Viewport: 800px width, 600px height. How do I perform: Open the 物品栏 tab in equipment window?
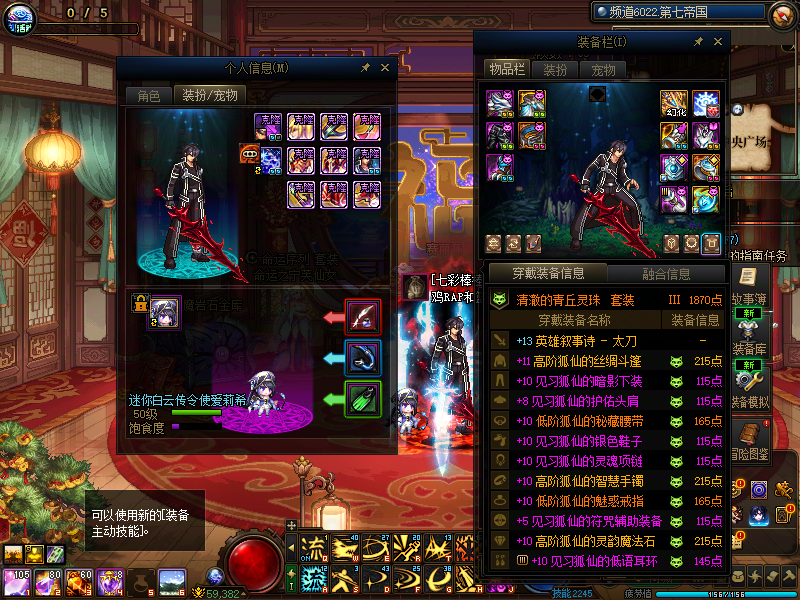tap(505, 69)
